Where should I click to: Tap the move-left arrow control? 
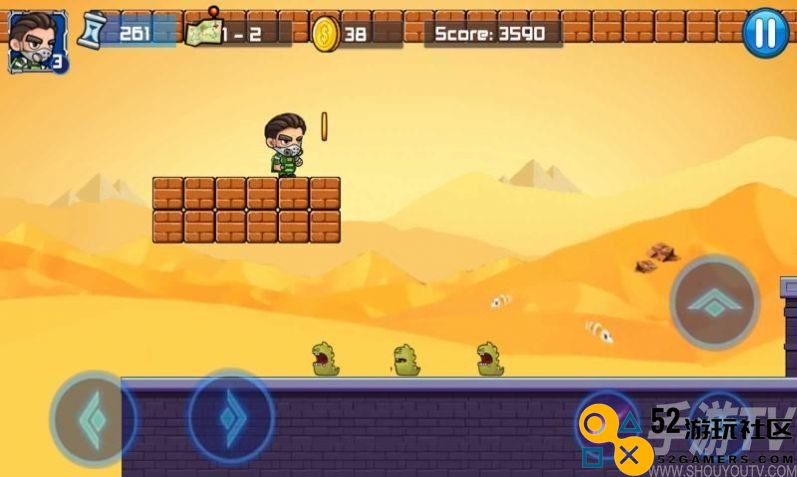pyautogui.click(x=93, y=418)
